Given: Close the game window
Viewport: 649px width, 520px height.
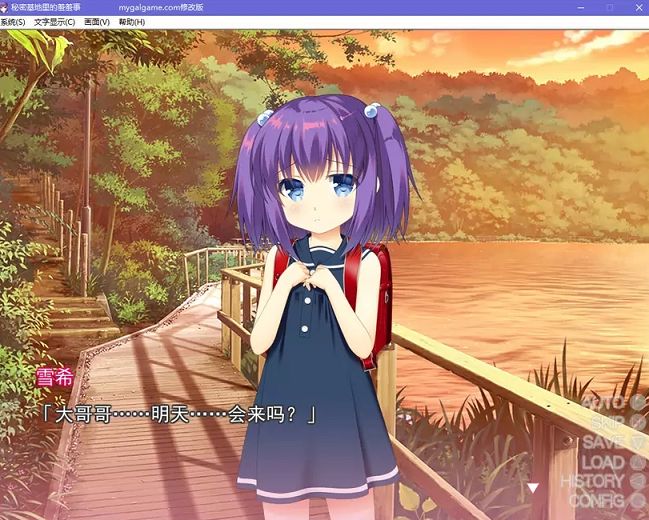Looking at the screenshot, I should 635,7.
